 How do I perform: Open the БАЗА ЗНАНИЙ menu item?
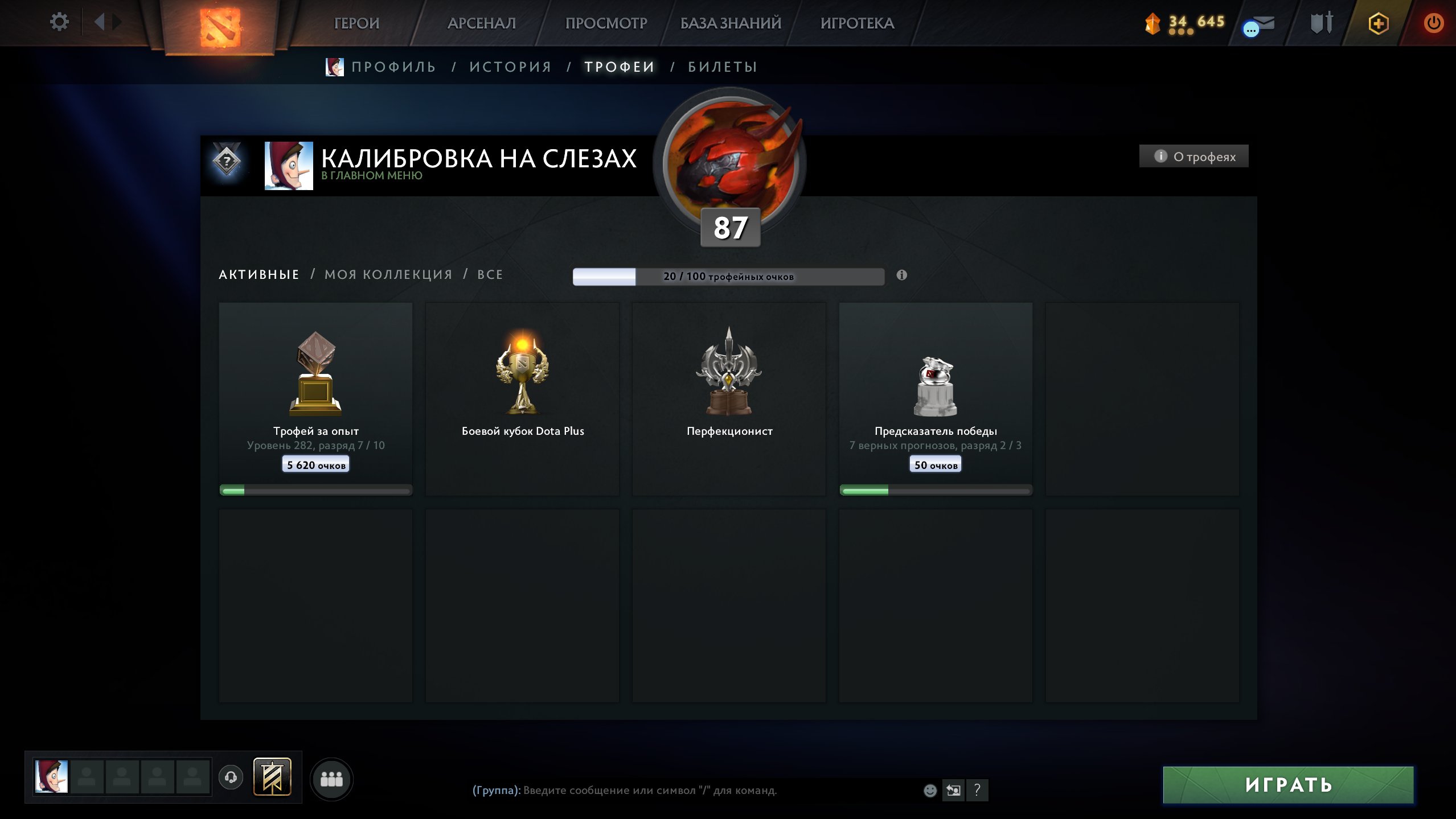(730, 23)
